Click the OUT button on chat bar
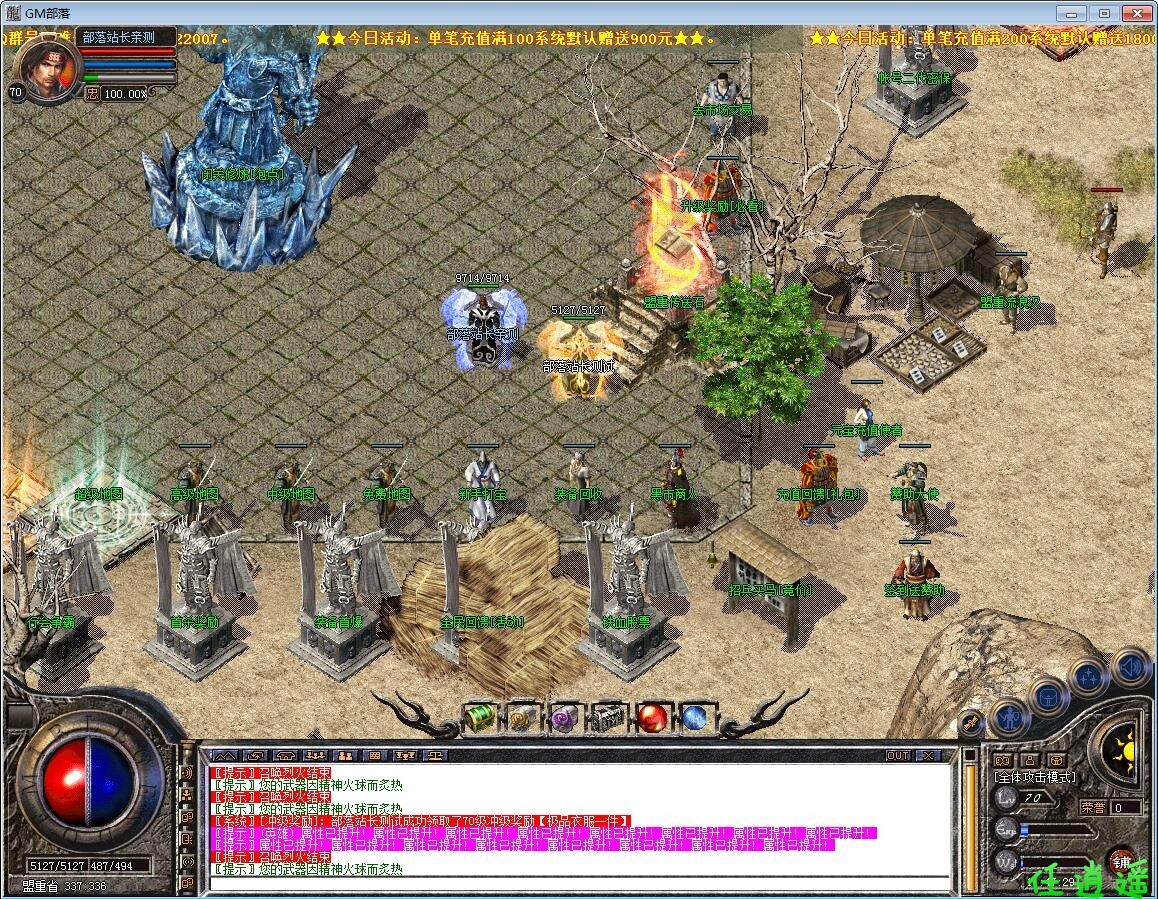 tap(898, 755)
